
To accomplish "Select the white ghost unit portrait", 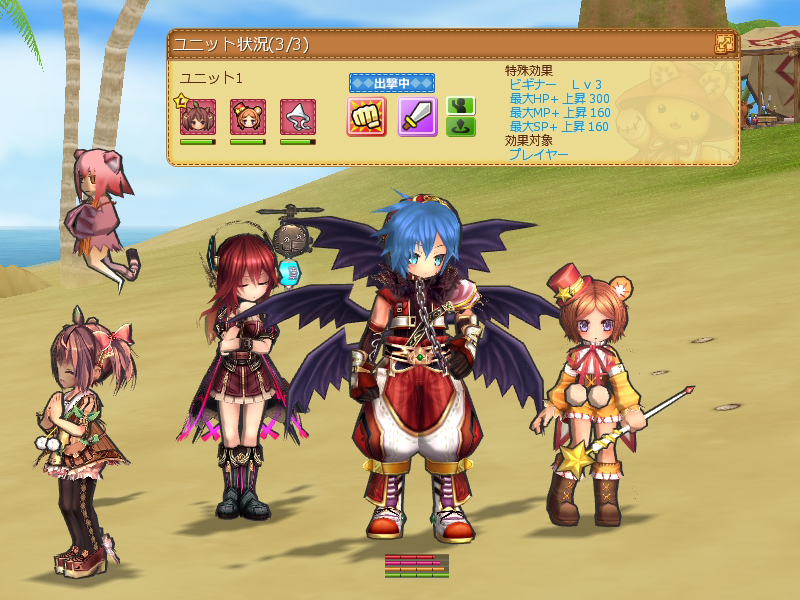I will pos(298,117).
